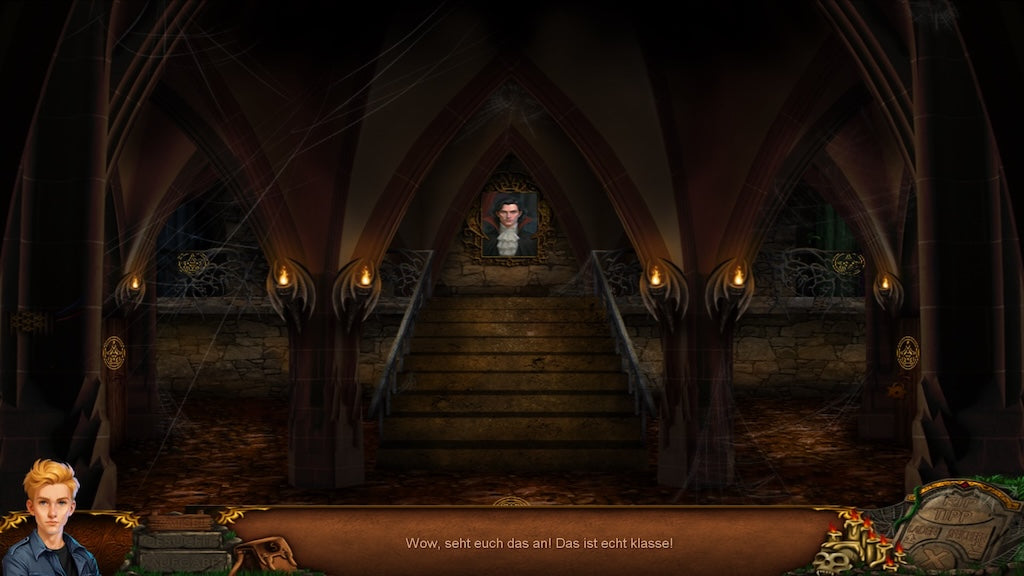The image size is (1024, 576).
Task: Click the animal skull icon beside the slabs
Action: tap(266, 554)
